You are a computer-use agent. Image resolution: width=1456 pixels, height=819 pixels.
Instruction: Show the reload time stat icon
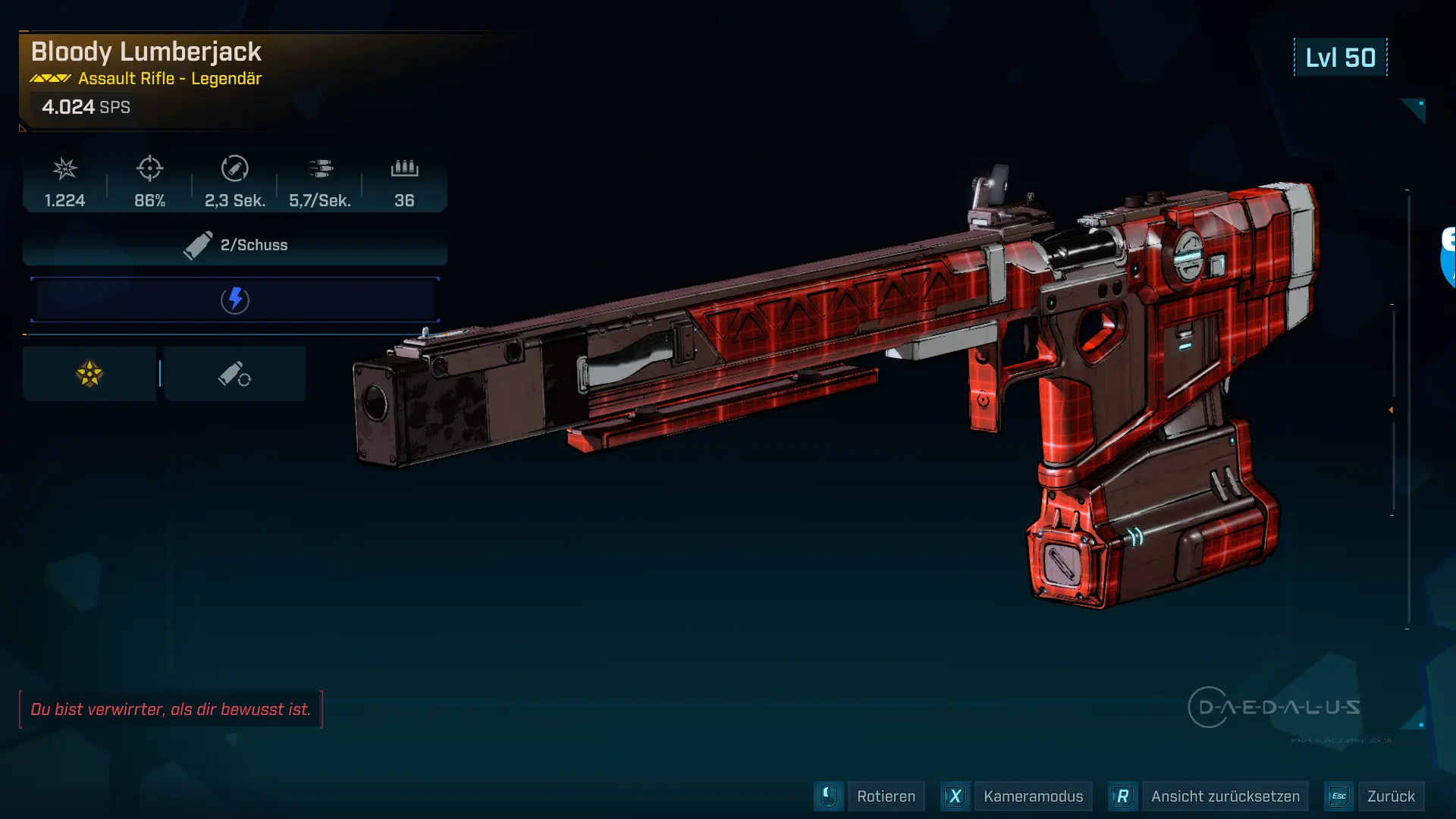[x=235, y=168]
